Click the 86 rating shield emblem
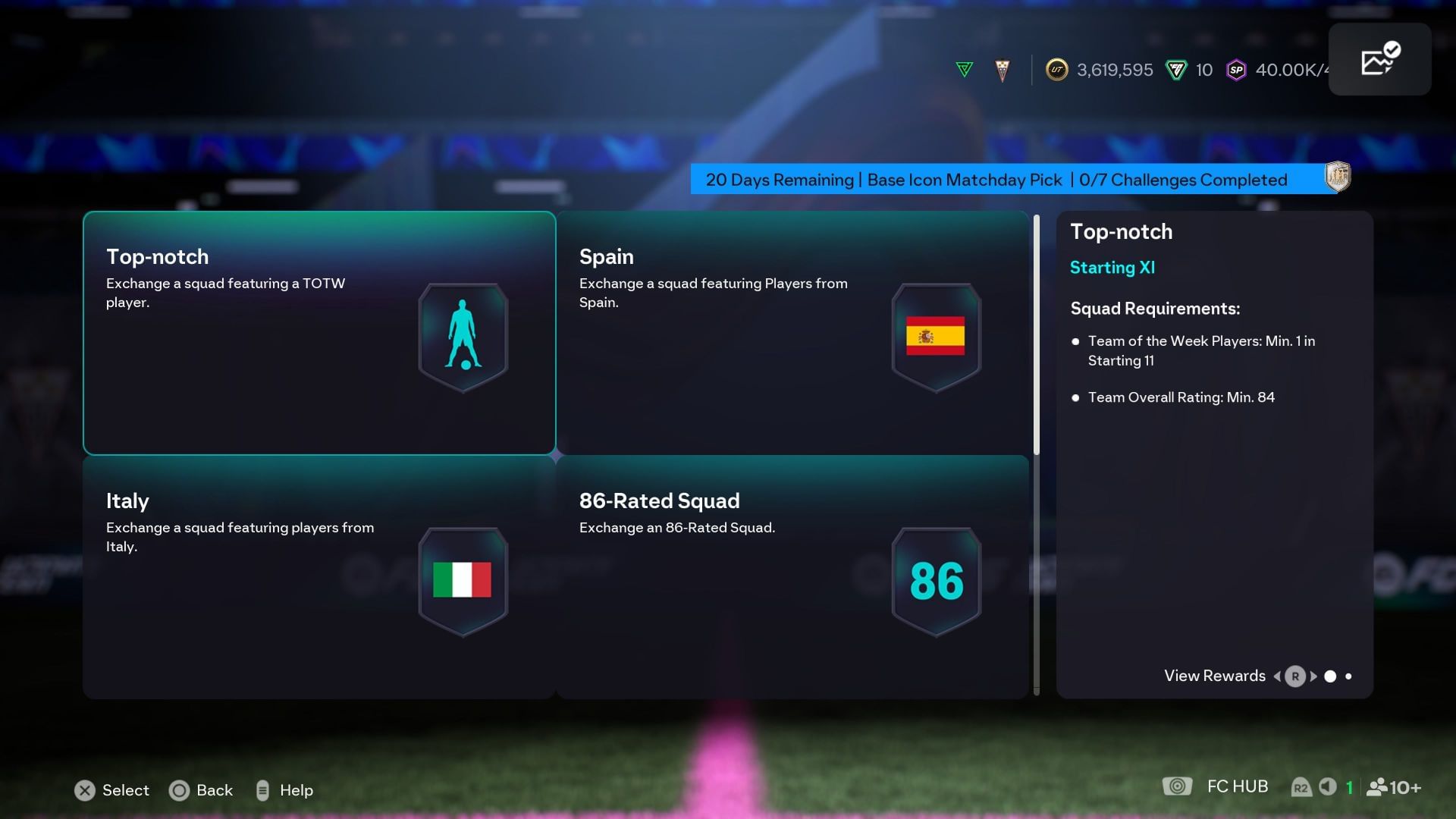1456x819 pixels. pyautogui.click(x=936, y=581)
